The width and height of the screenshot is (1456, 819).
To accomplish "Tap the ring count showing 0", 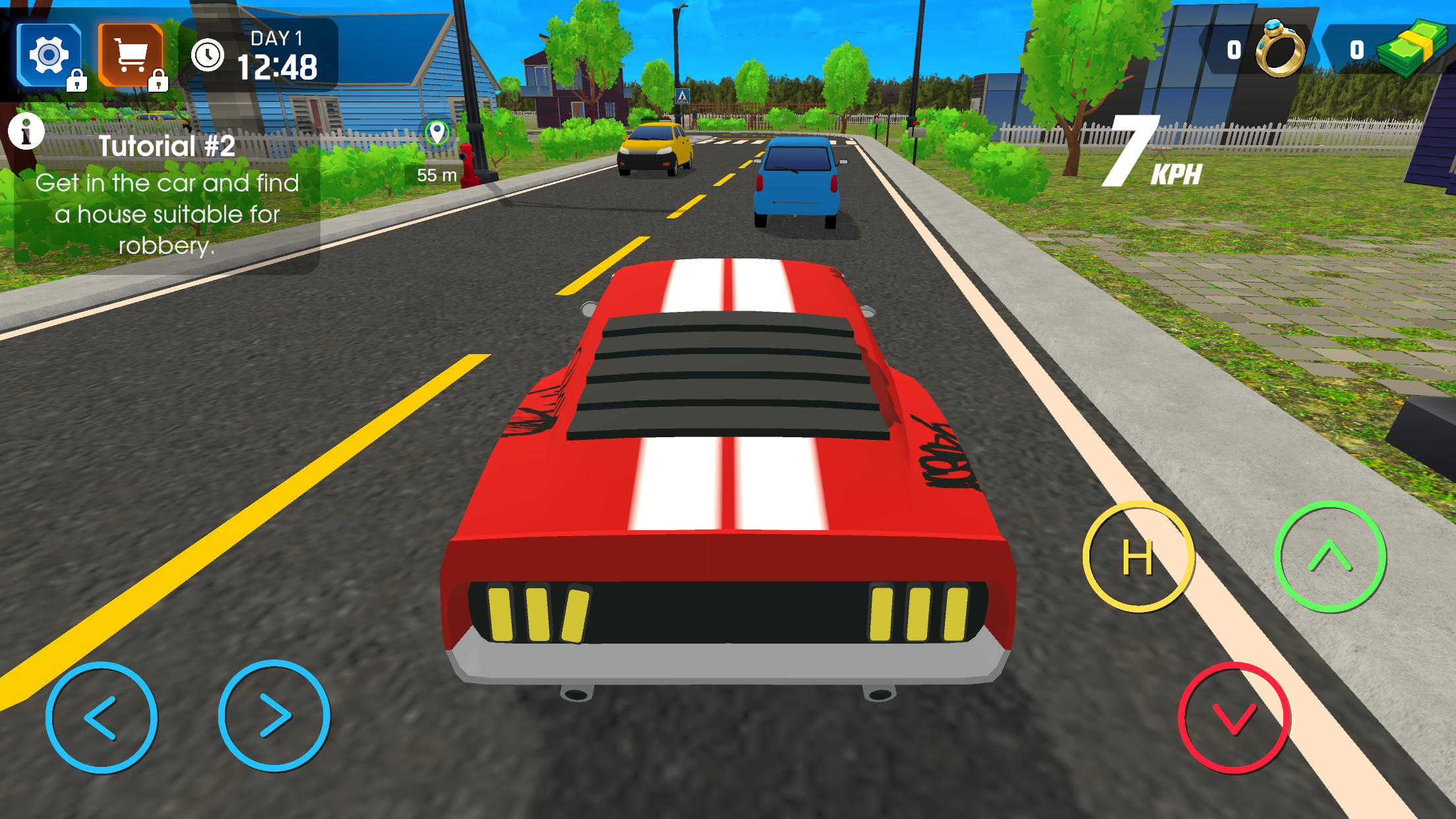I will point(1233,49).
